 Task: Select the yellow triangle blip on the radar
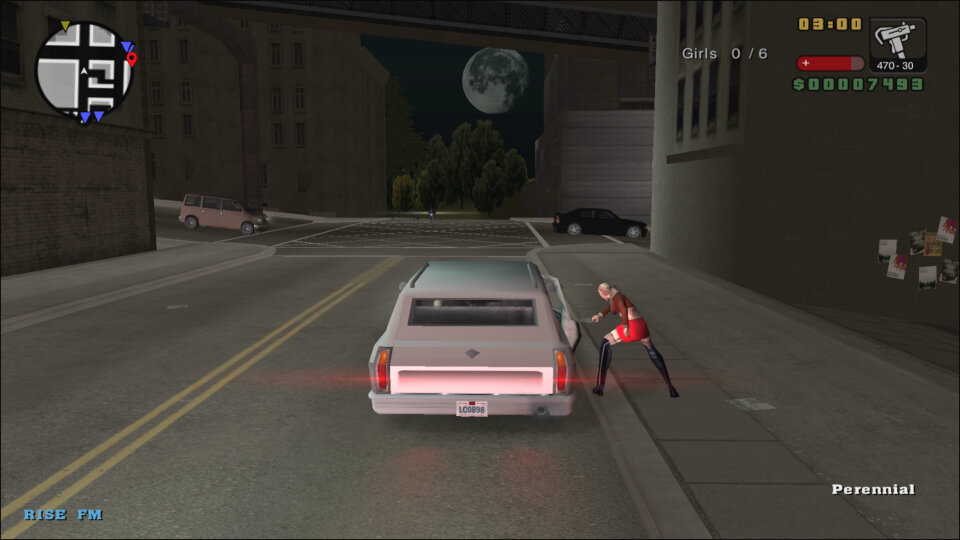(65, 26)
